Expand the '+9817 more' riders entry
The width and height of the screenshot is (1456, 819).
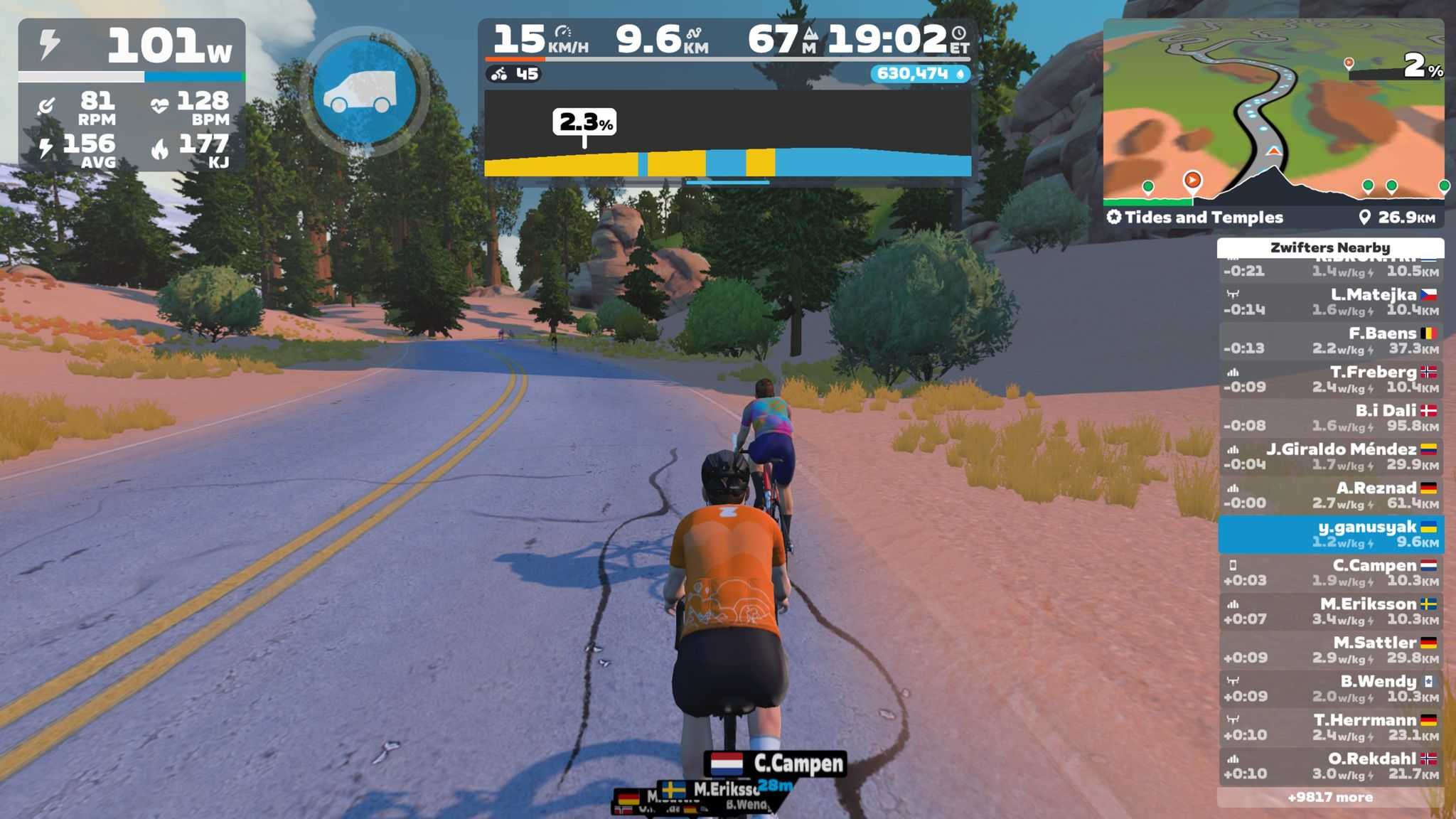click(1330, 798)
